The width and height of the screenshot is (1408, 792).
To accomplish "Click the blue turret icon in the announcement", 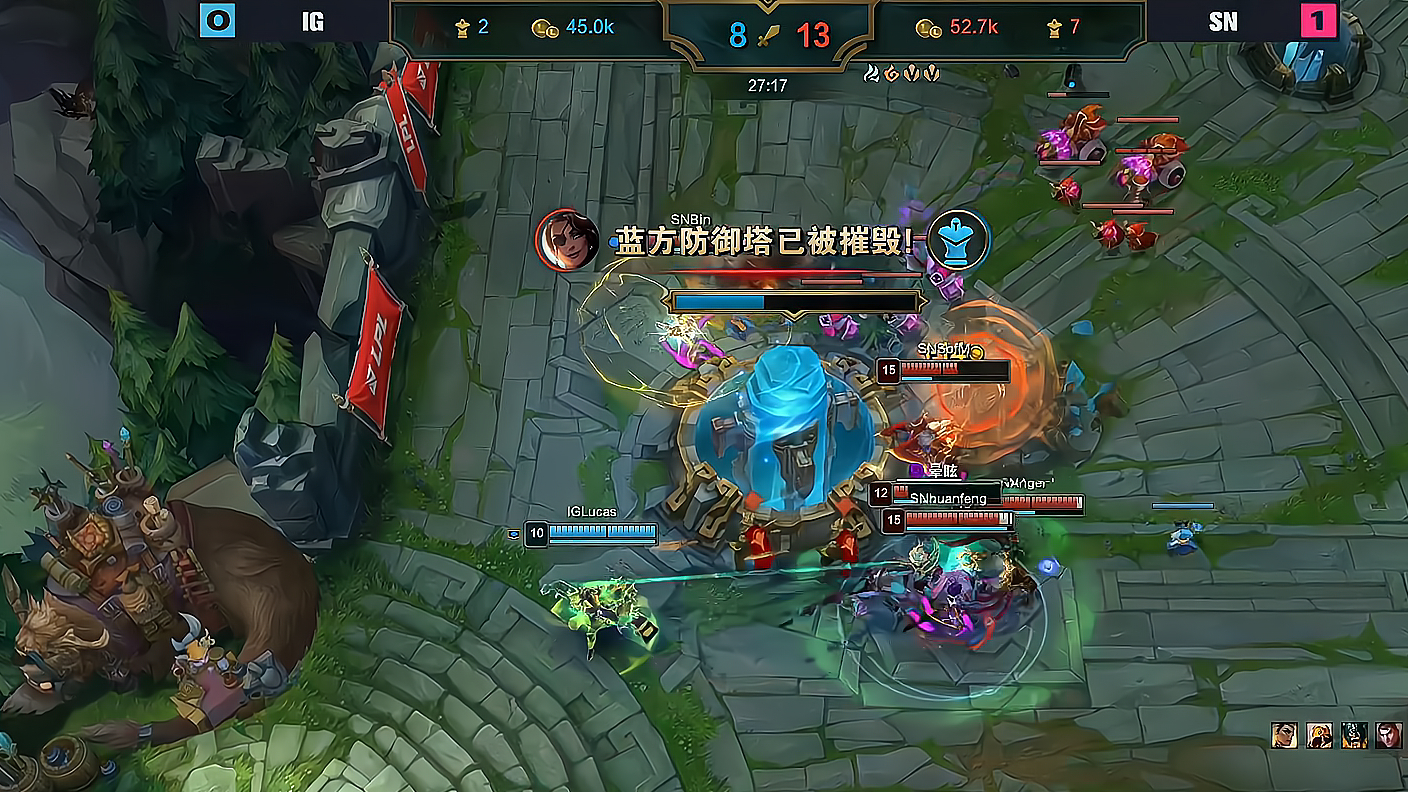I will pyautogui.click(x=958, y=240).
